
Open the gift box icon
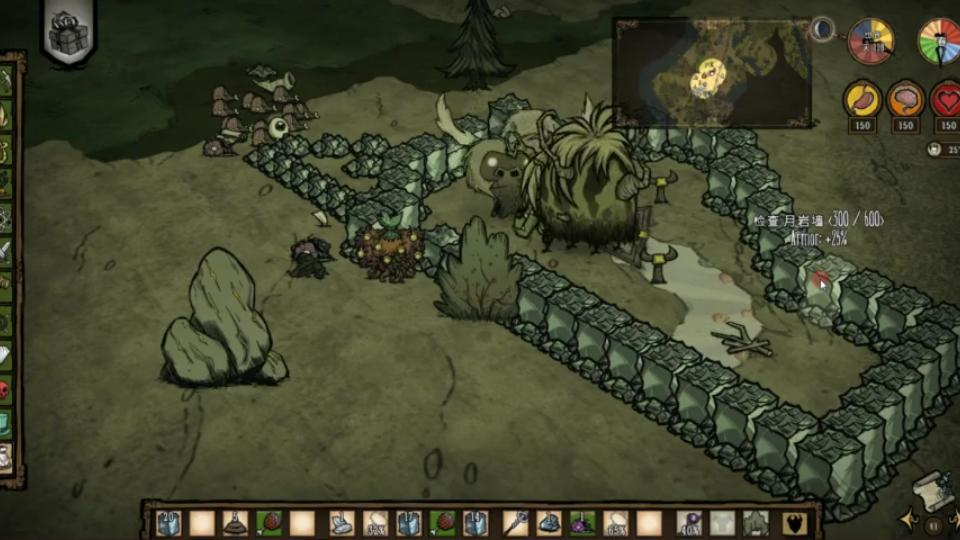click(70, 33)
